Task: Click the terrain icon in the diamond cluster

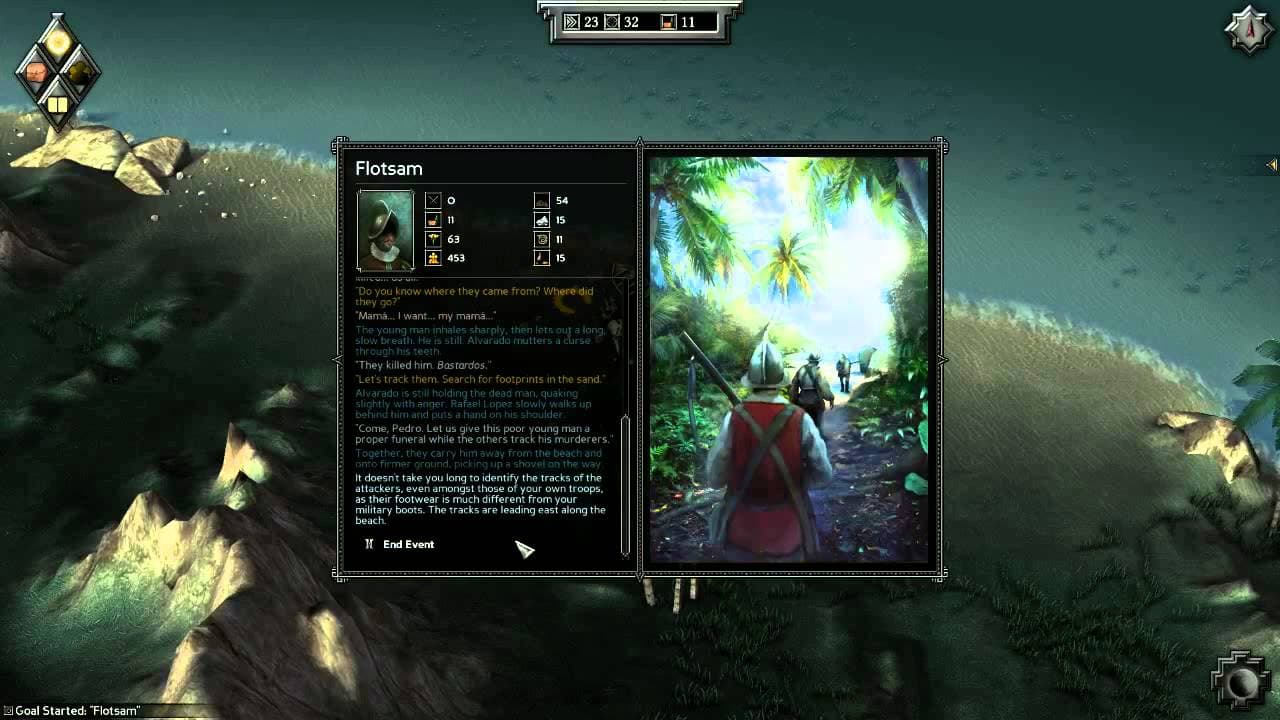Action: pyautogui.click(x=82, y=71)
